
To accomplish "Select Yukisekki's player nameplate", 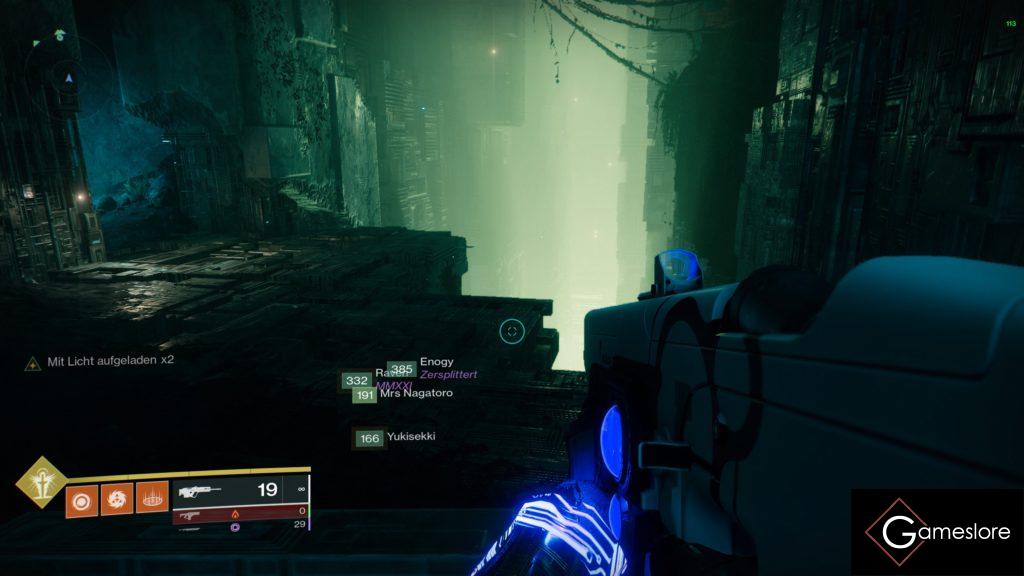I will point(410,437).
